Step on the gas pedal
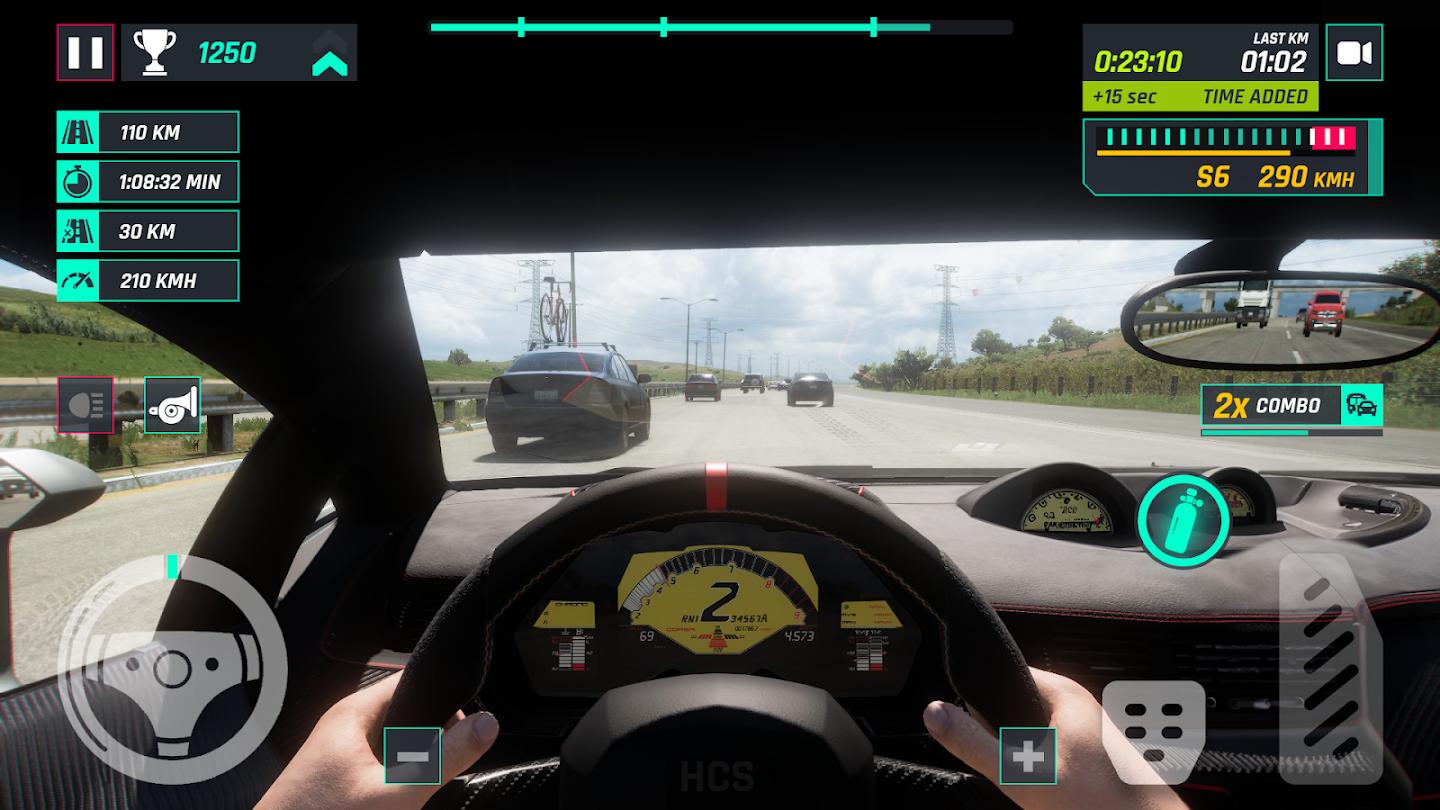Screen dimensions: 1440x810 (x=1331, y=667)
